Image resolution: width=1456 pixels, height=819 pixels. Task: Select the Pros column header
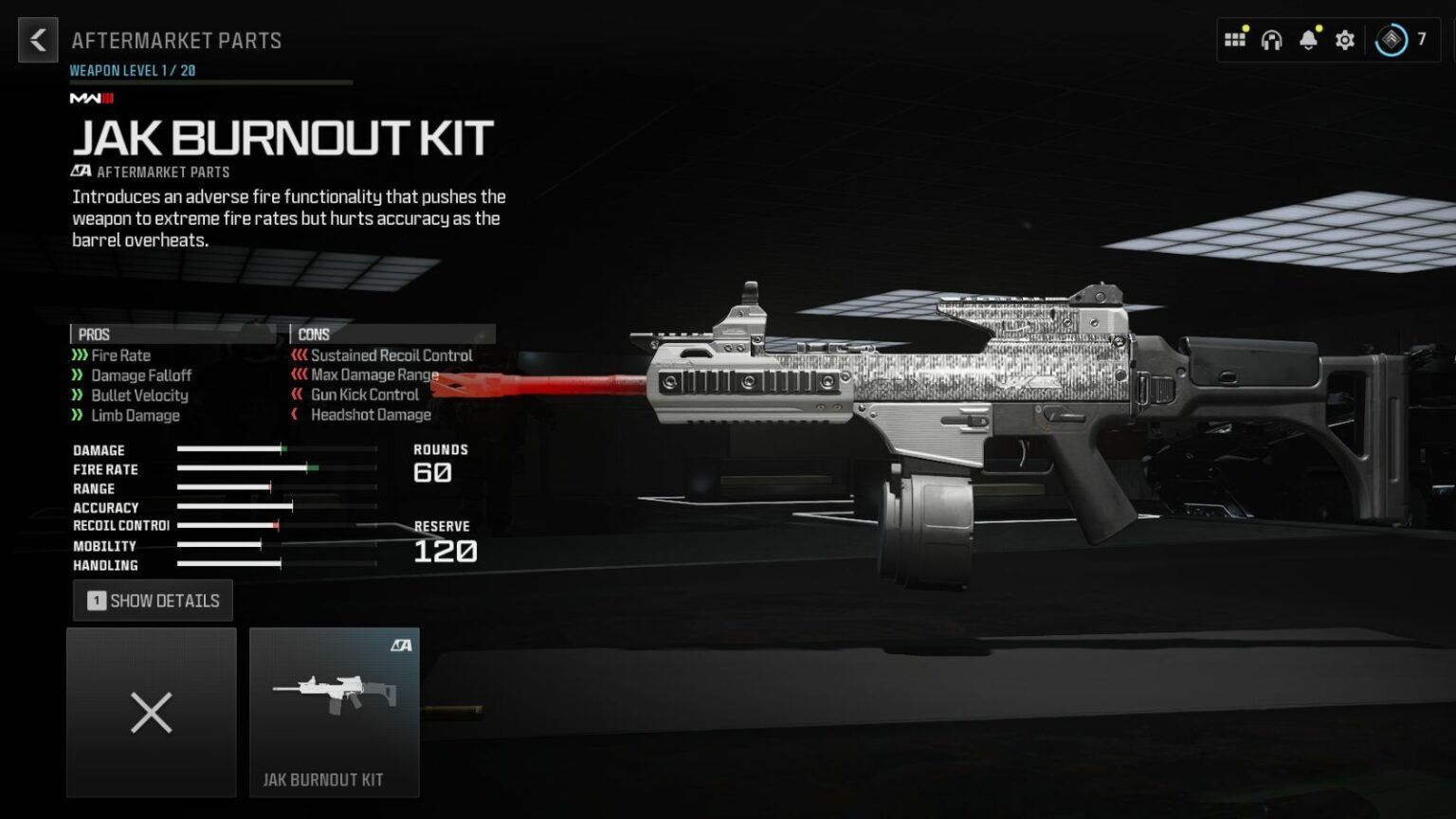point(93,335)
